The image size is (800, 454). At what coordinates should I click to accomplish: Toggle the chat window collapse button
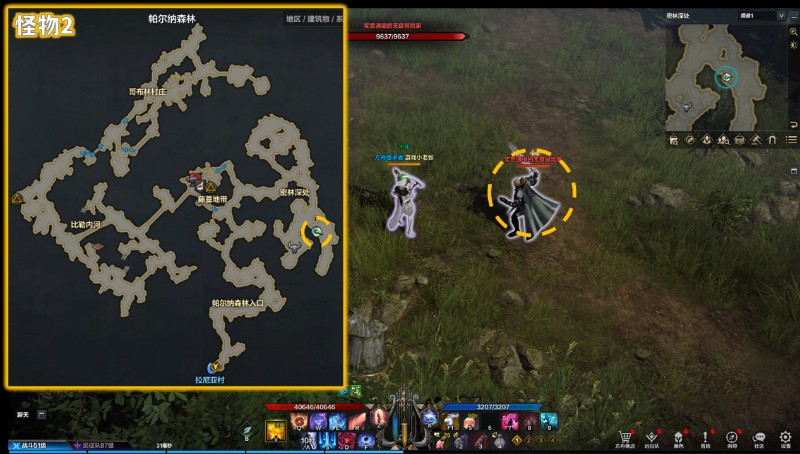click(x=42, y=414)
